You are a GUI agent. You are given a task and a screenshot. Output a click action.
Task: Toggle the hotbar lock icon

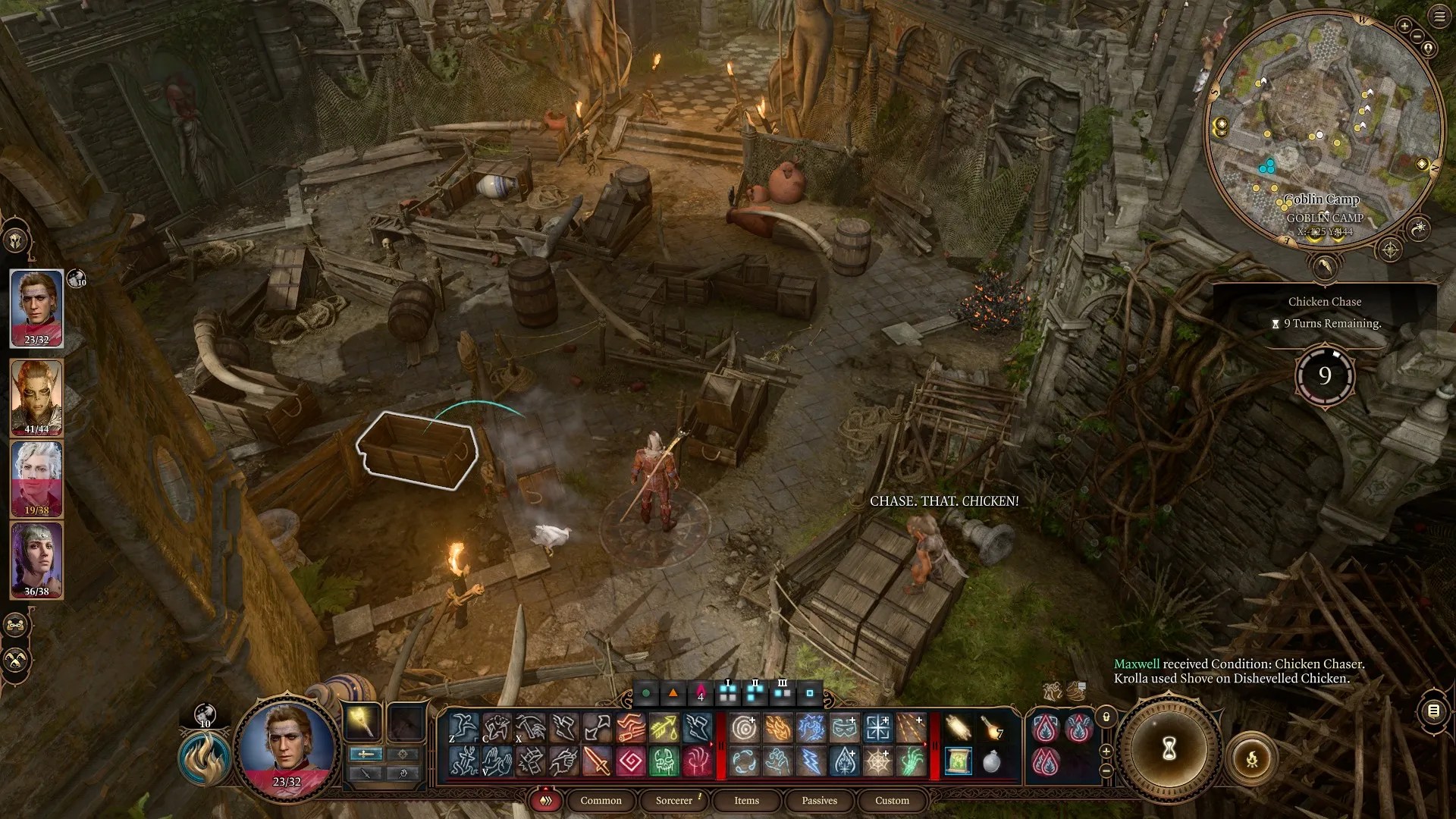(1106, 717)
